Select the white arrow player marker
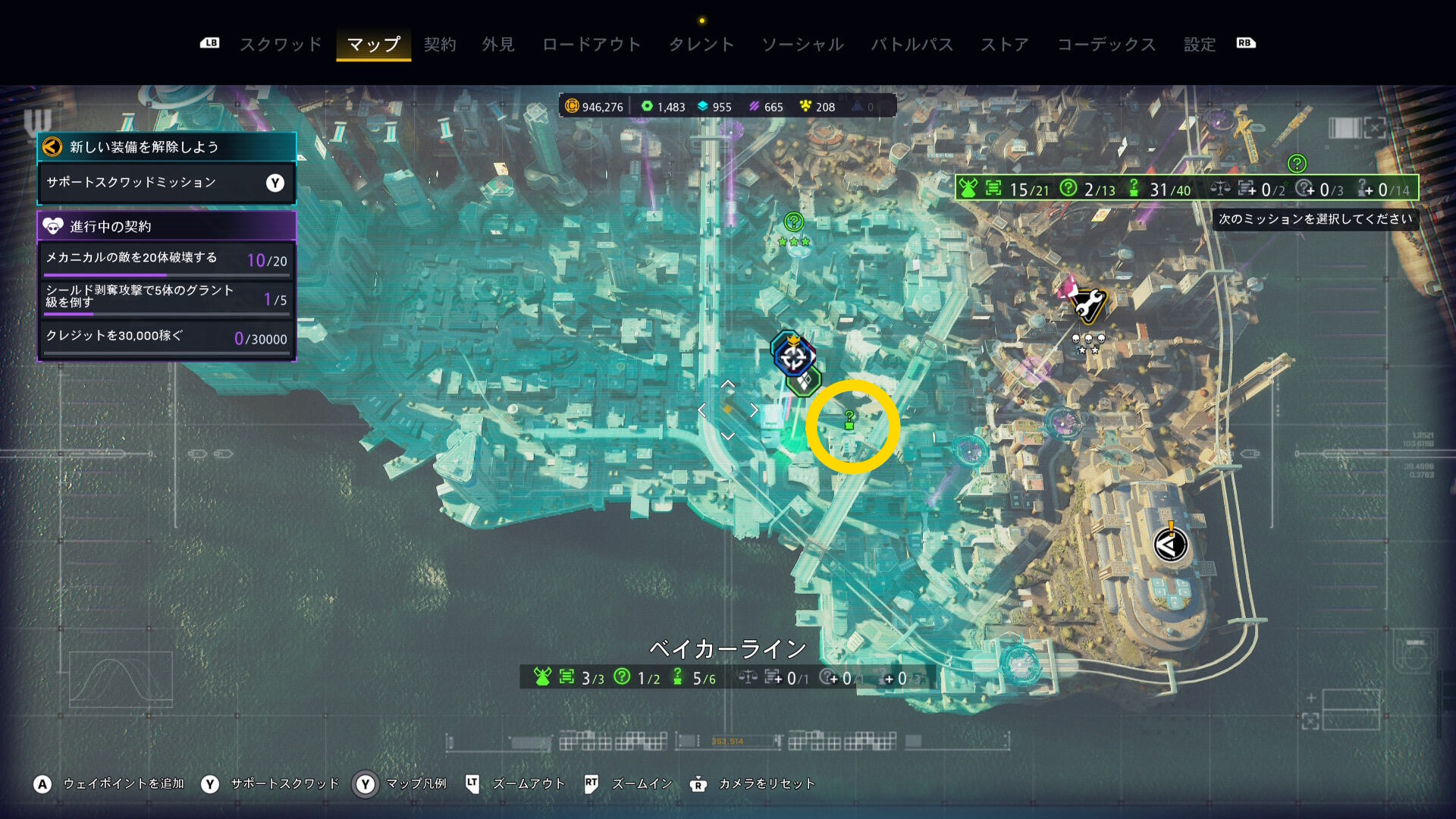 tap(1170, 544)
